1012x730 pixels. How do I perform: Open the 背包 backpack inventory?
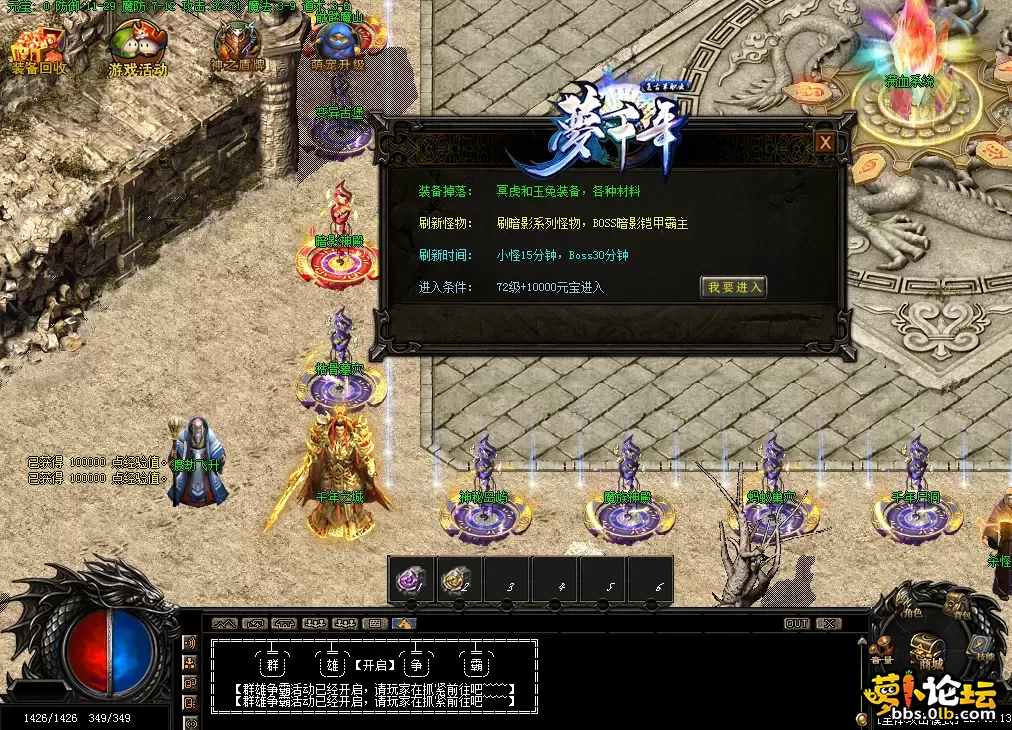point(957,607)
